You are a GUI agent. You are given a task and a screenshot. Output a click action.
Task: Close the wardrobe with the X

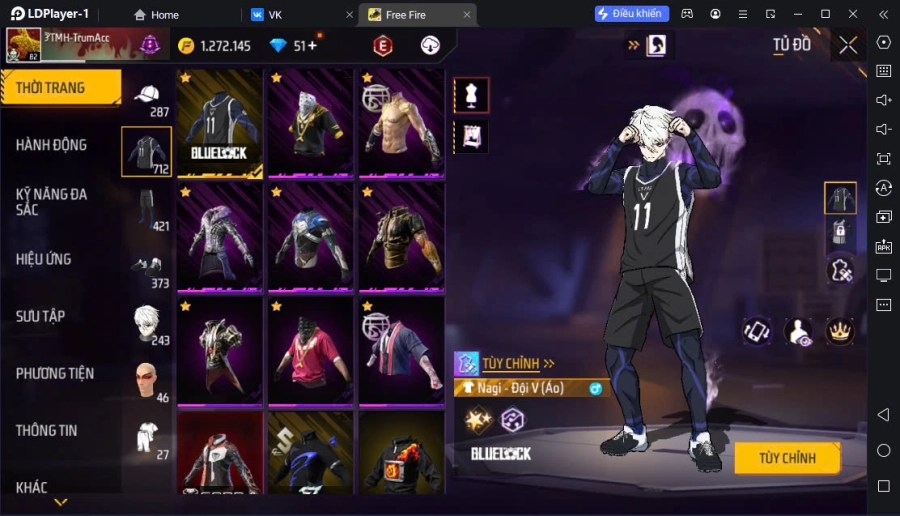click(x=848, y=45)
